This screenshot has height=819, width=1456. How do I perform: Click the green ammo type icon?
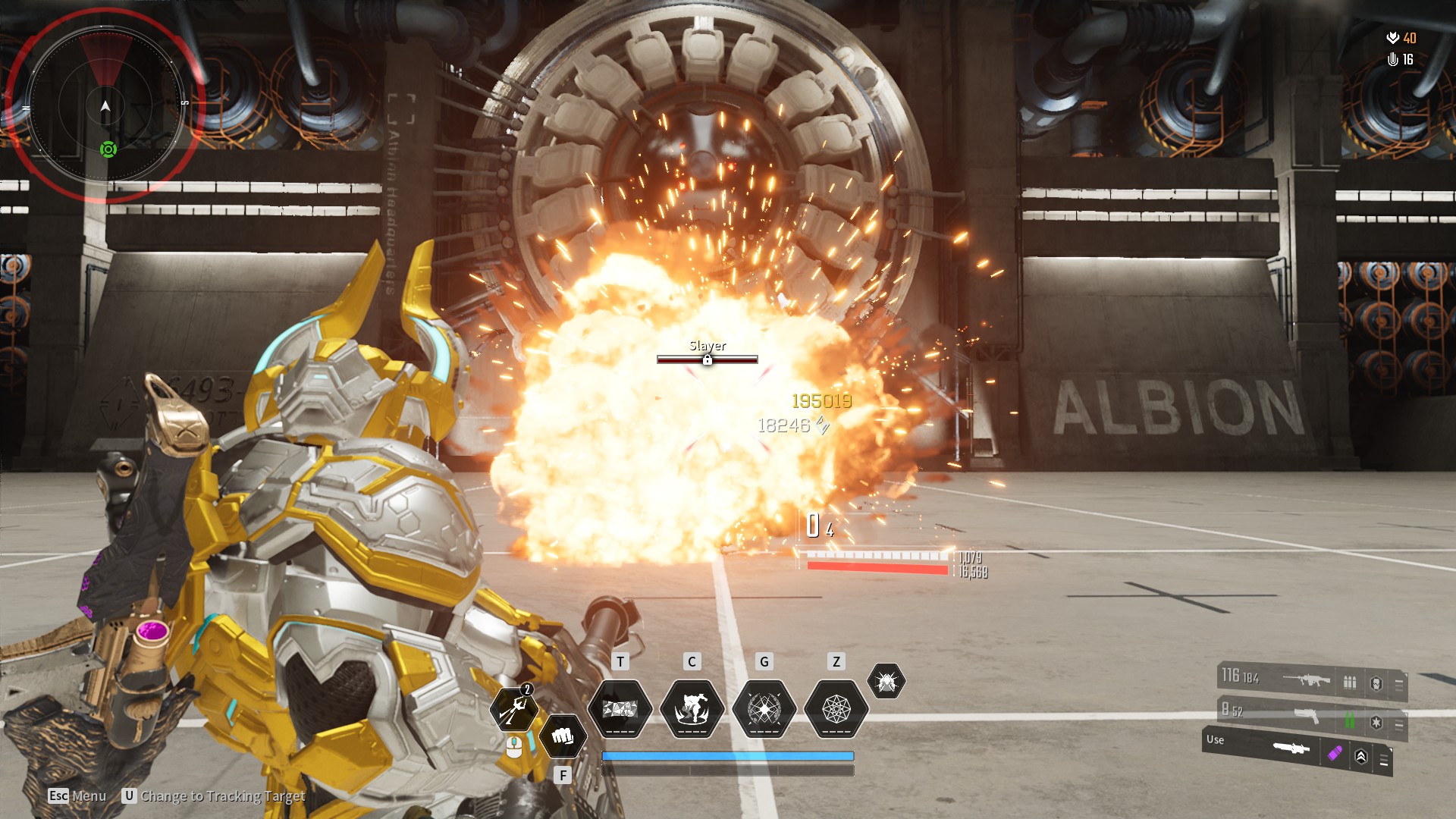[1350, 719]
